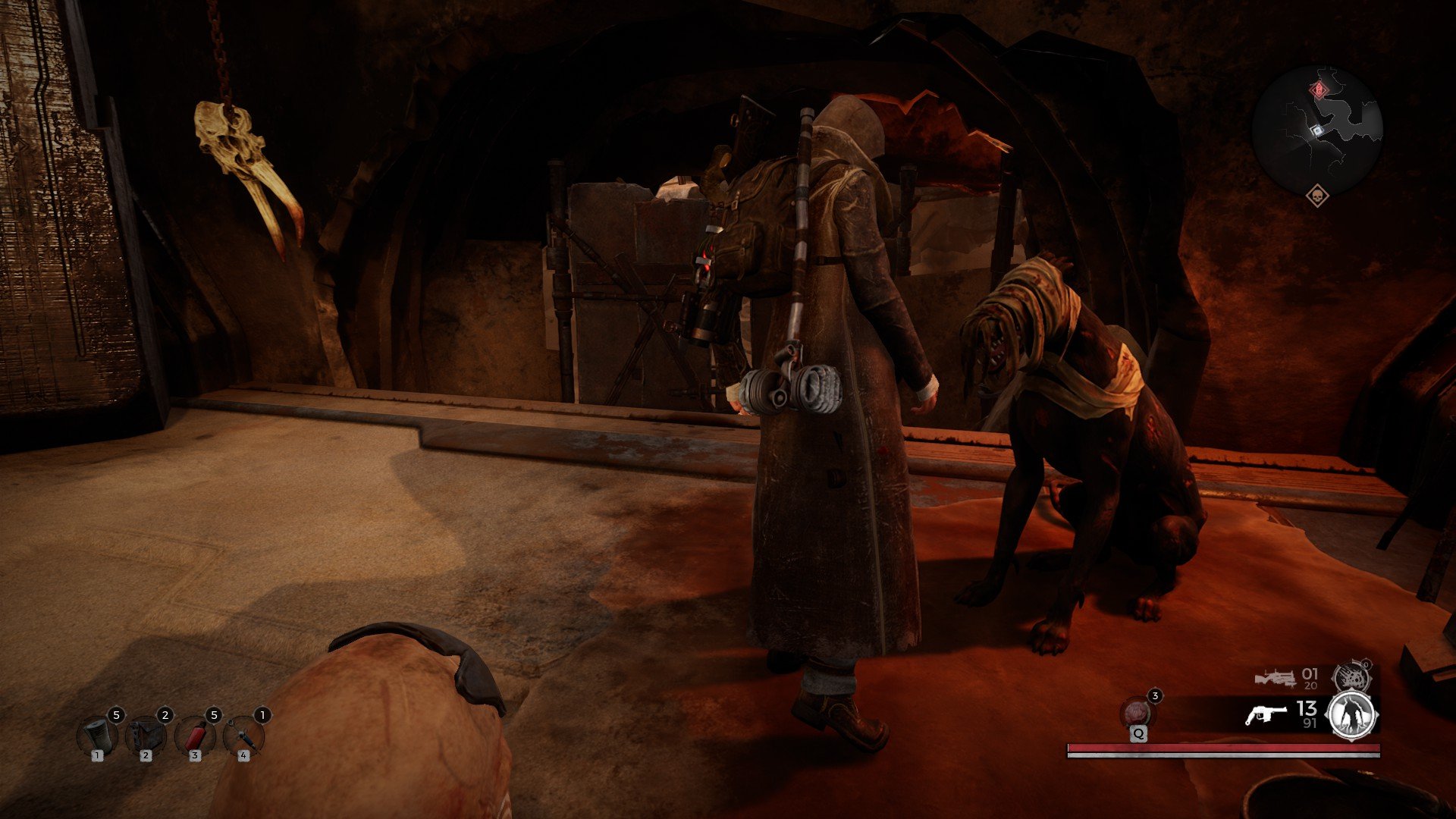Click the circular weapon mod charge icon
Screen dimensions: 1456x819
(x=1352, y=677)
